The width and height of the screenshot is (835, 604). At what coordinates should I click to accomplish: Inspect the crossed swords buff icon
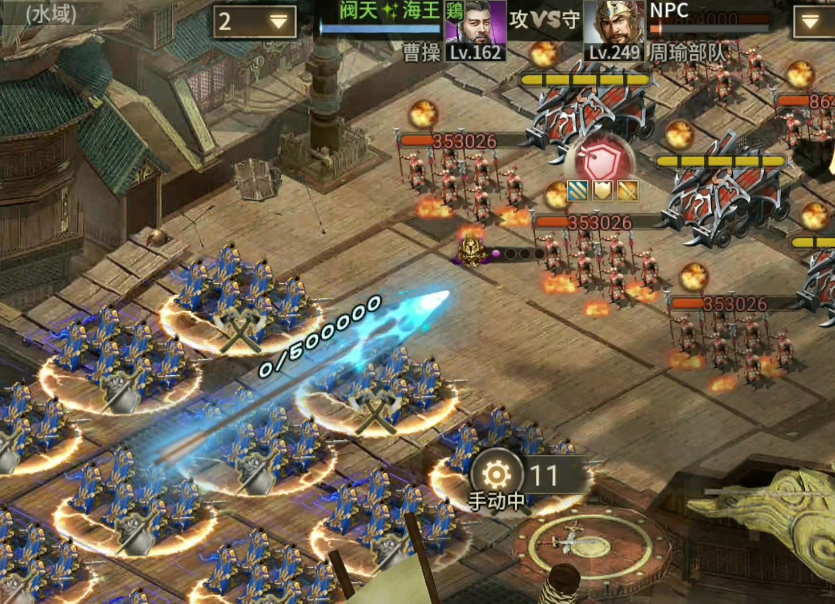(626, 190)
